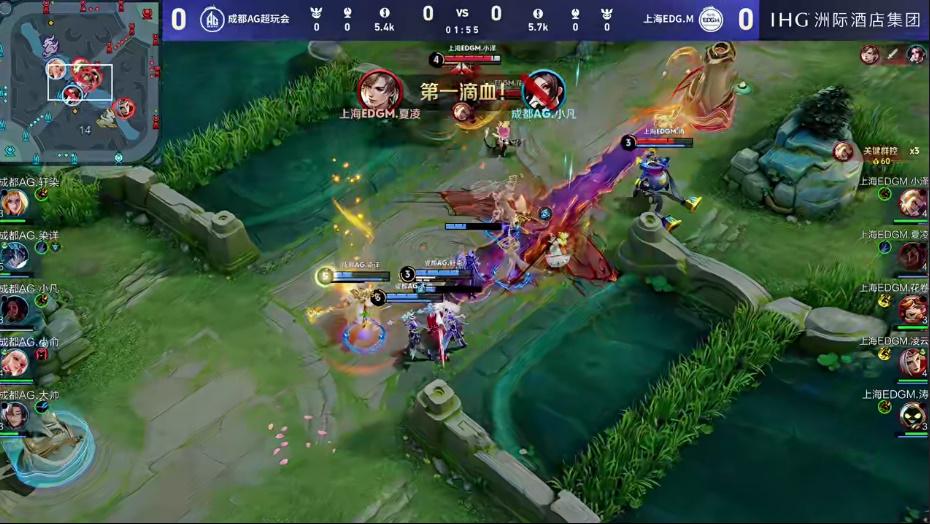Pick 上海EDGM.涛's hero portrait

pyautogui.click(x=912, y=415)
